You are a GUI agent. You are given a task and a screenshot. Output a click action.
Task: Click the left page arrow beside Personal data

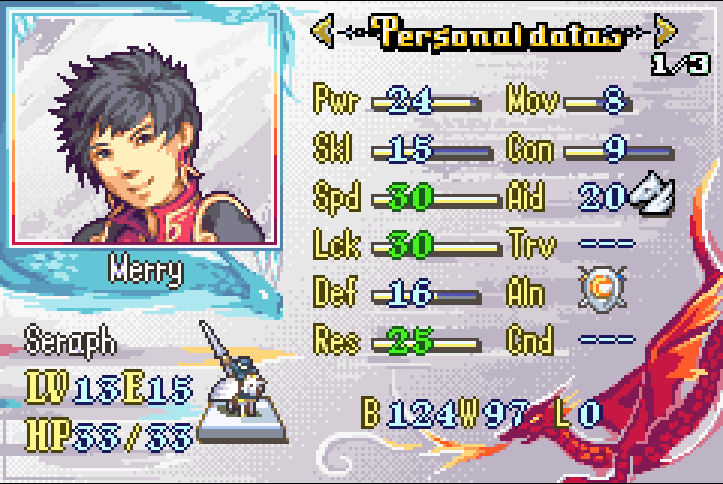click(x=322, y=32)
